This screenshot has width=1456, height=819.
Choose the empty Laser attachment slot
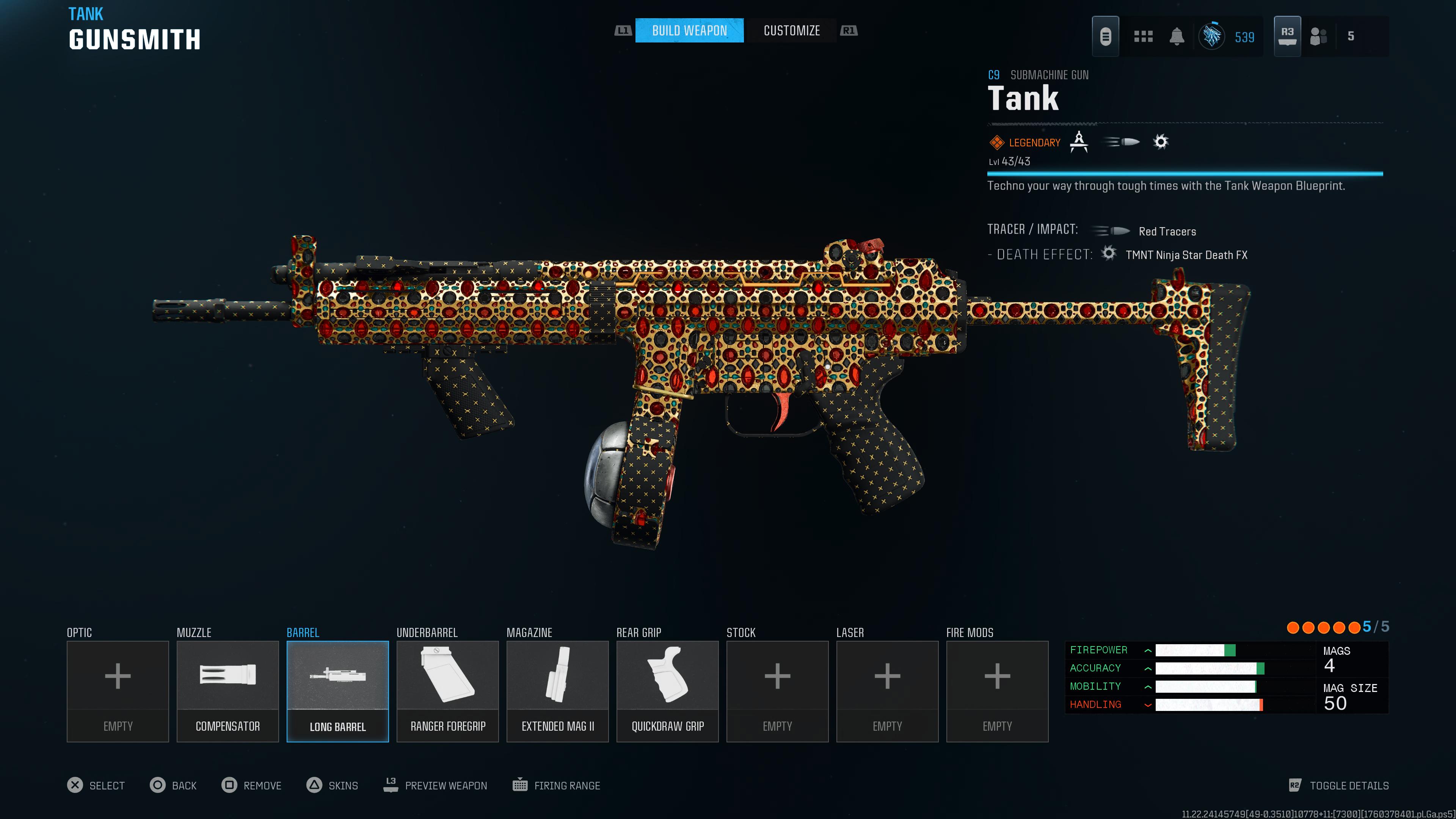pyautogui.click(x=887, y=691)
